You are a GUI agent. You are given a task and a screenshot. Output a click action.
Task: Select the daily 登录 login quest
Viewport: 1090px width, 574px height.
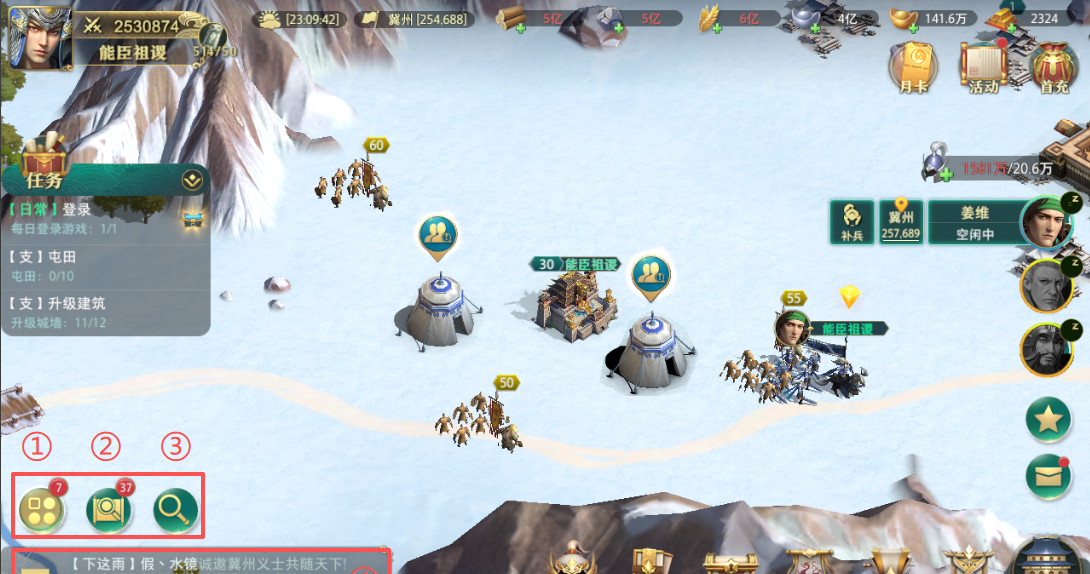[x=100, y=217]
